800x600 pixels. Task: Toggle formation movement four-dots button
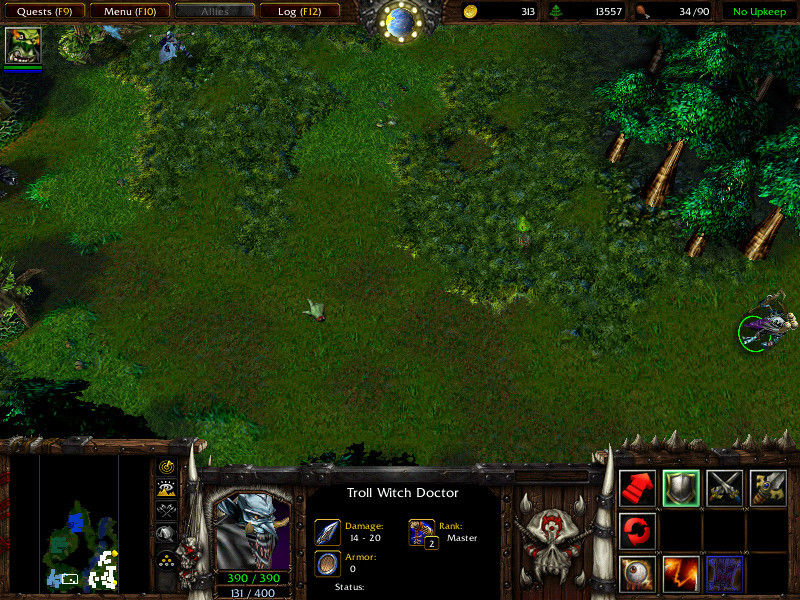click(x=166, y=558)
